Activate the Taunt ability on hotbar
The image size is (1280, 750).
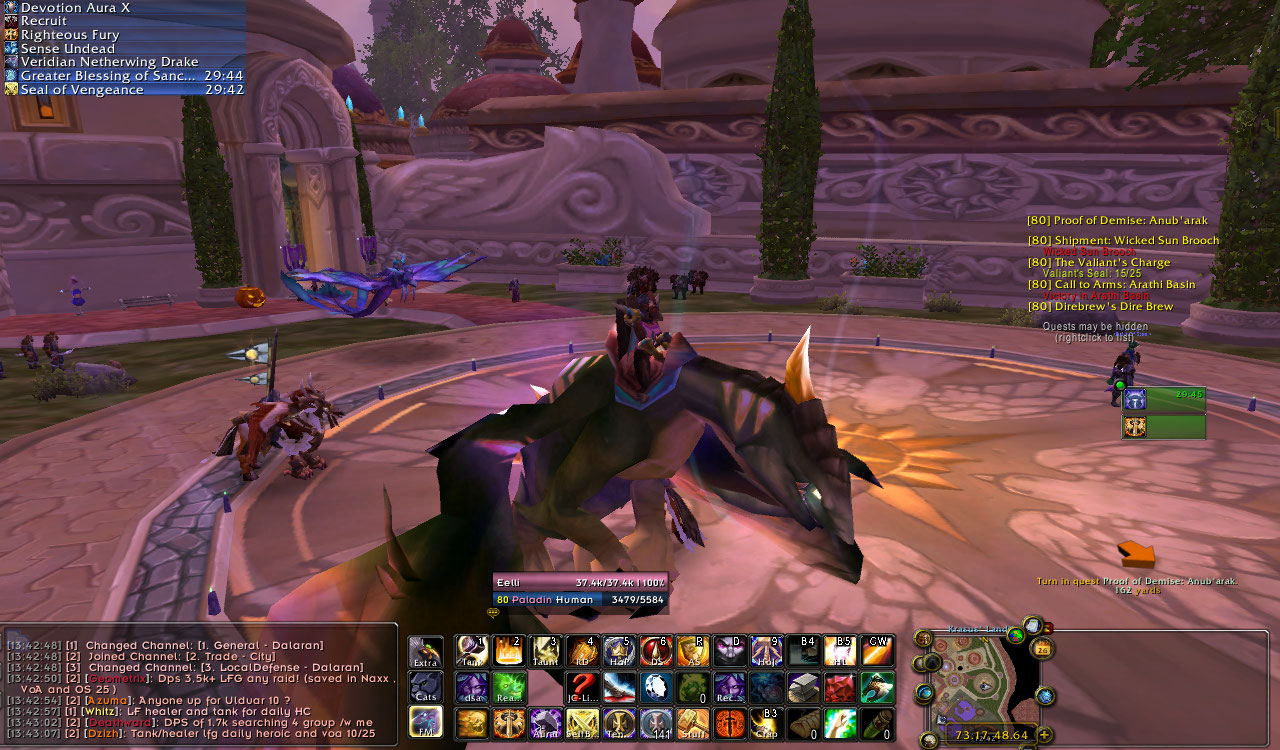[x=545, y=651]
